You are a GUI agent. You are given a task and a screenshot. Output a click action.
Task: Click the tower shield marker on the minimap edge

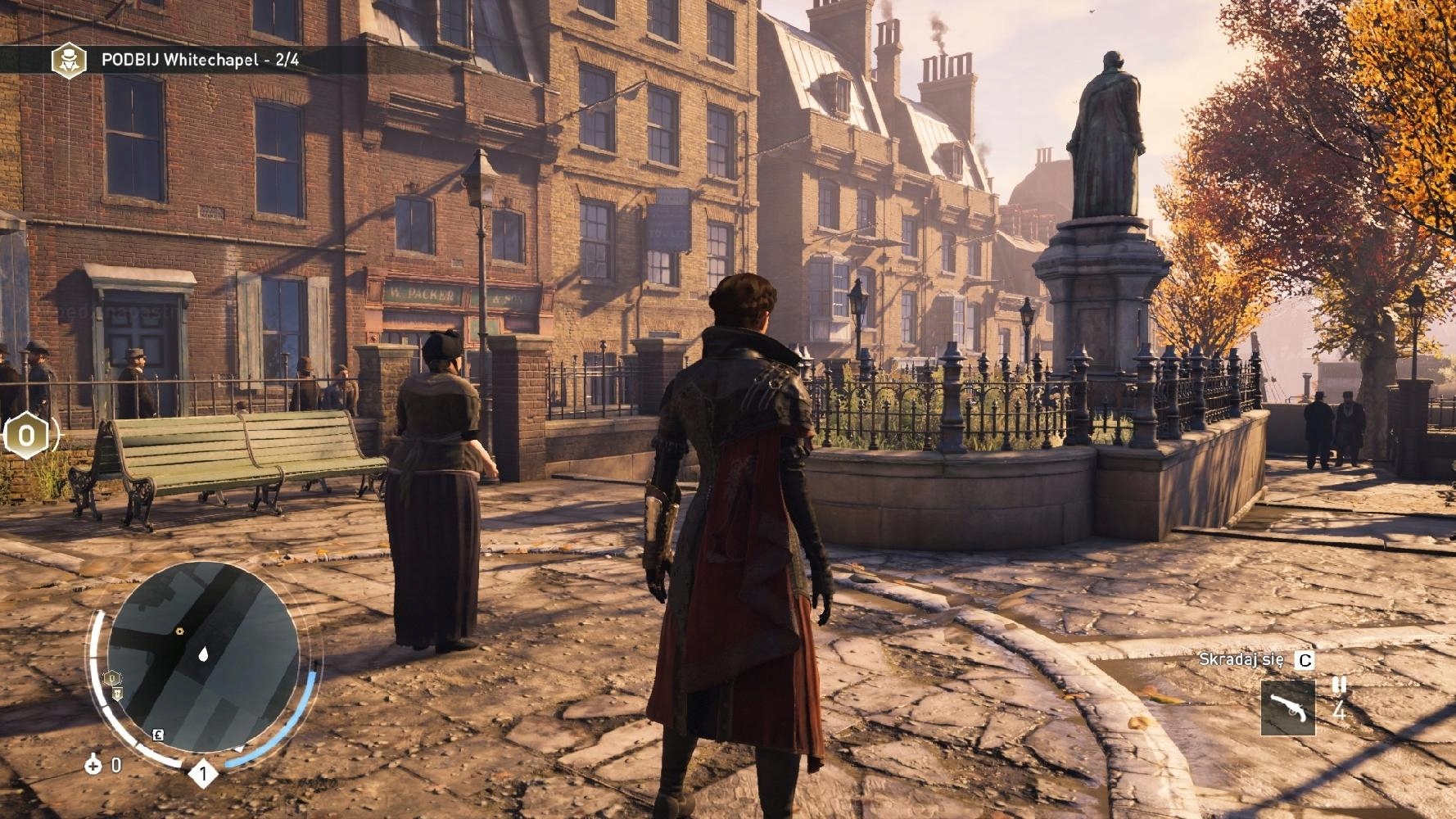[117, 694]
